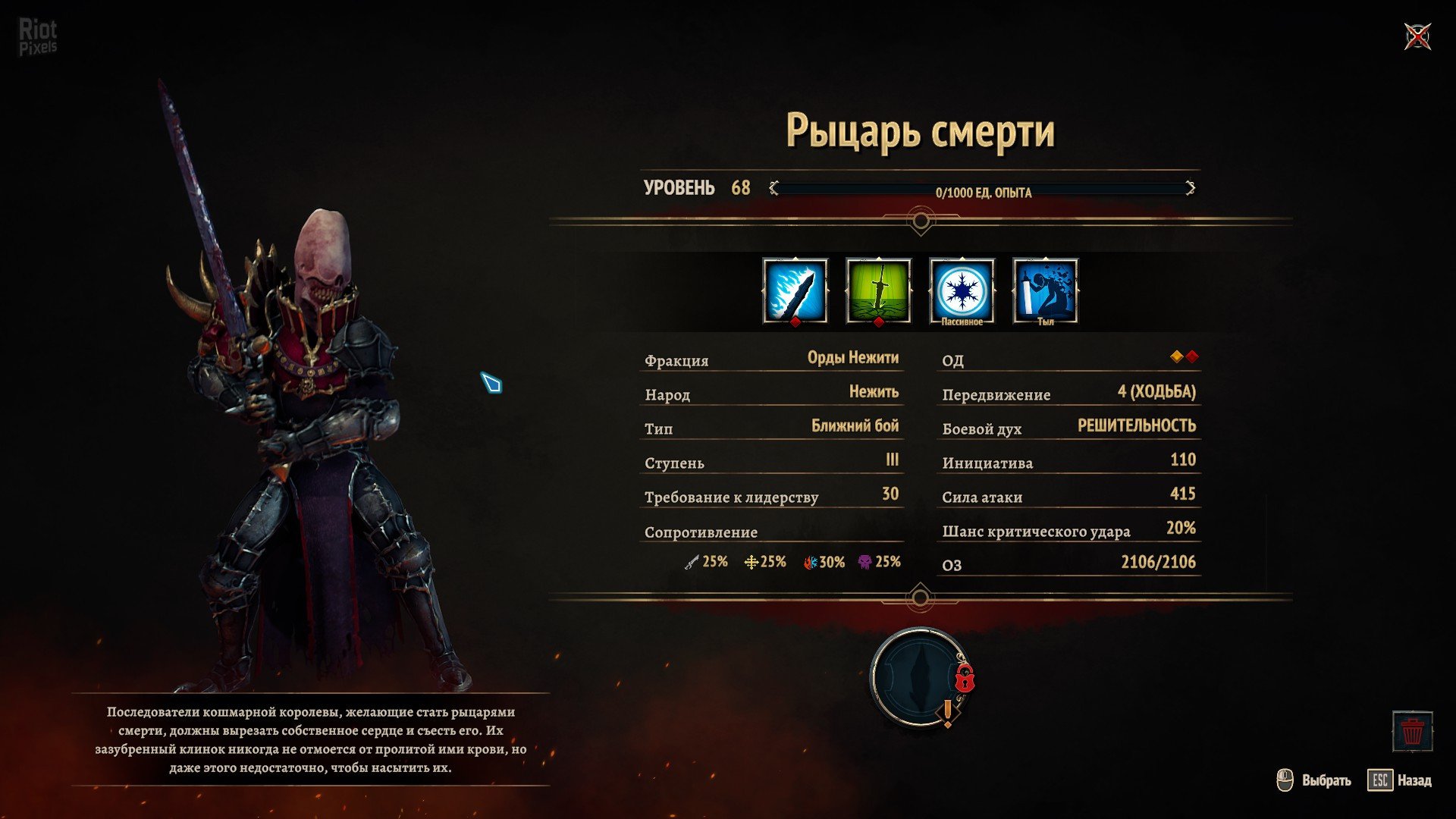This screenshot has width=1456, height=819.
Task: Select the green planted sword ability icon
Action: [x=878, y=290]
